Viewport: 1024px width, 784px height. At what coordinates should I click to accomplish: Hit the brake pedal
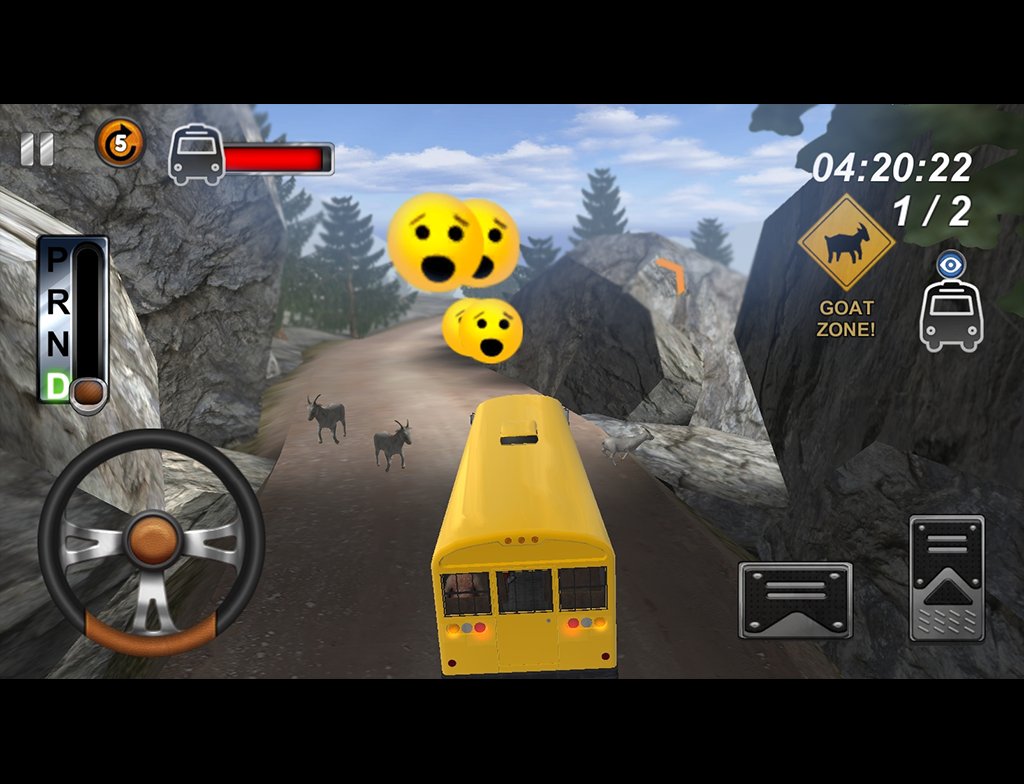point(795,600)
